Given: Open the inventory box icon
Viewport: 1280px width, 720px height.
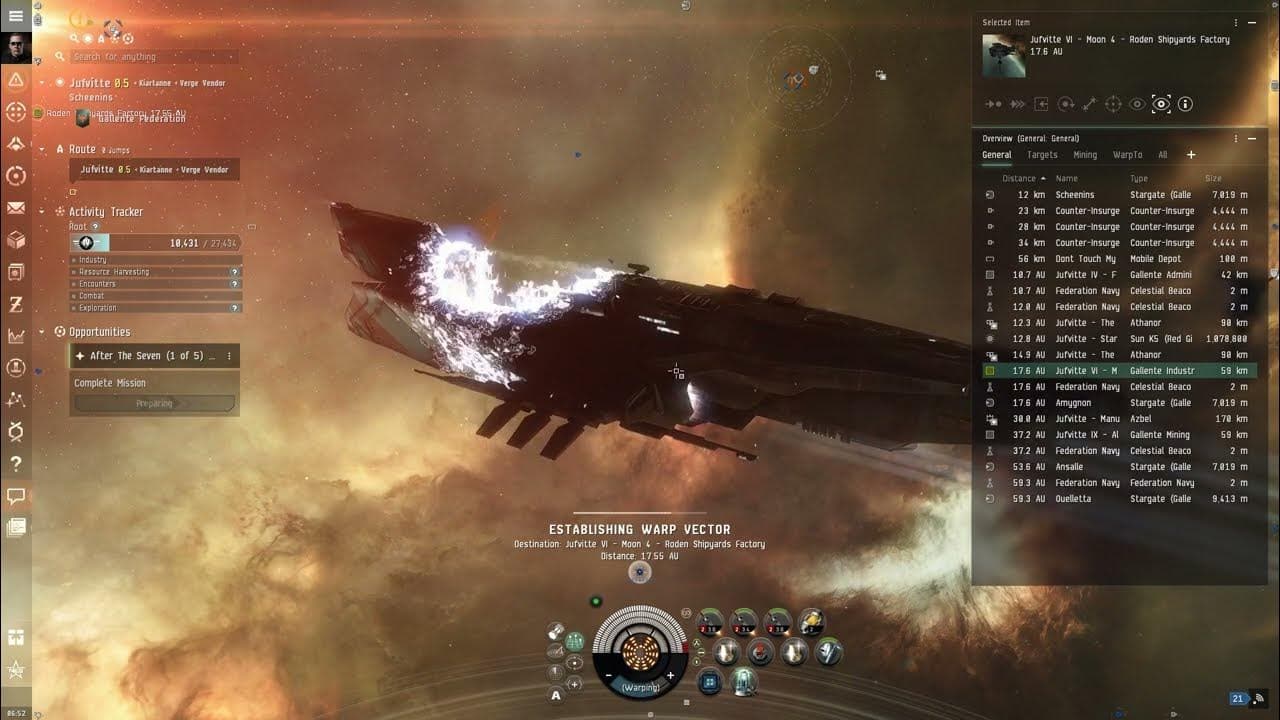Looking at the screenshot, I should 16,240.
